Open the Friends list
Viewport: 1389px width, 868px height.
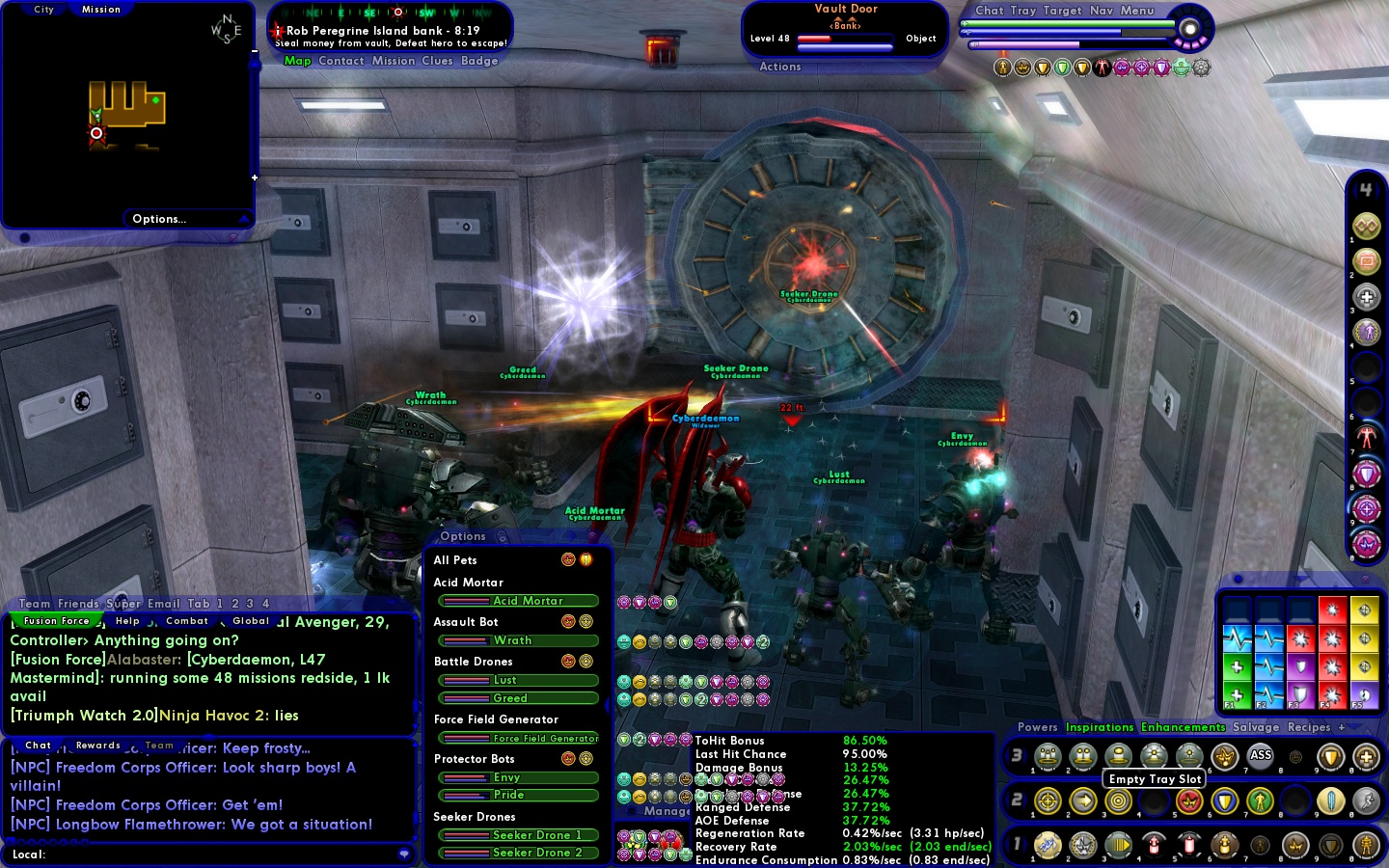pos(78,604)
